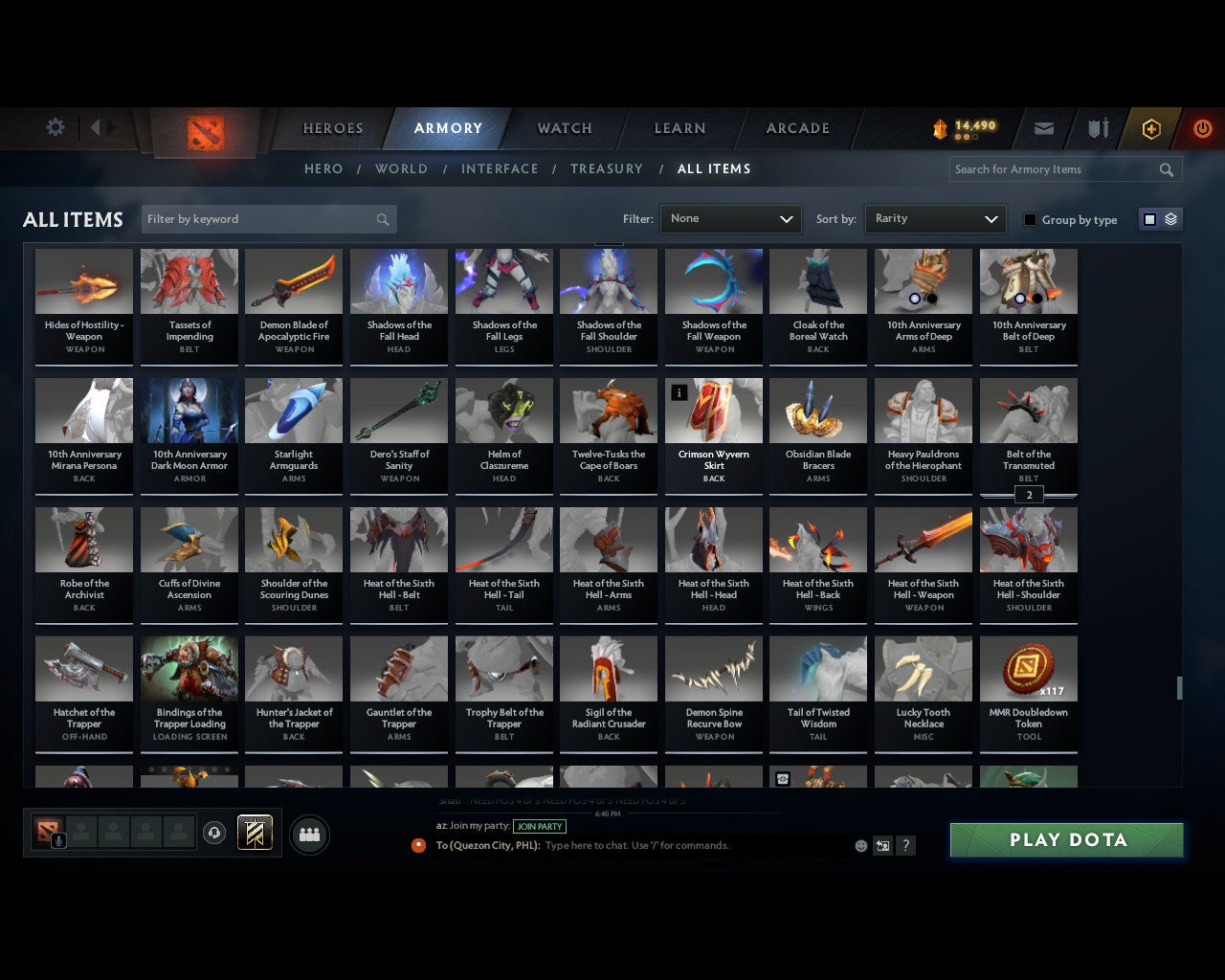1225x980 pixels.
Task: Open the Filter dropdown set to None
Action: [730, 219]
